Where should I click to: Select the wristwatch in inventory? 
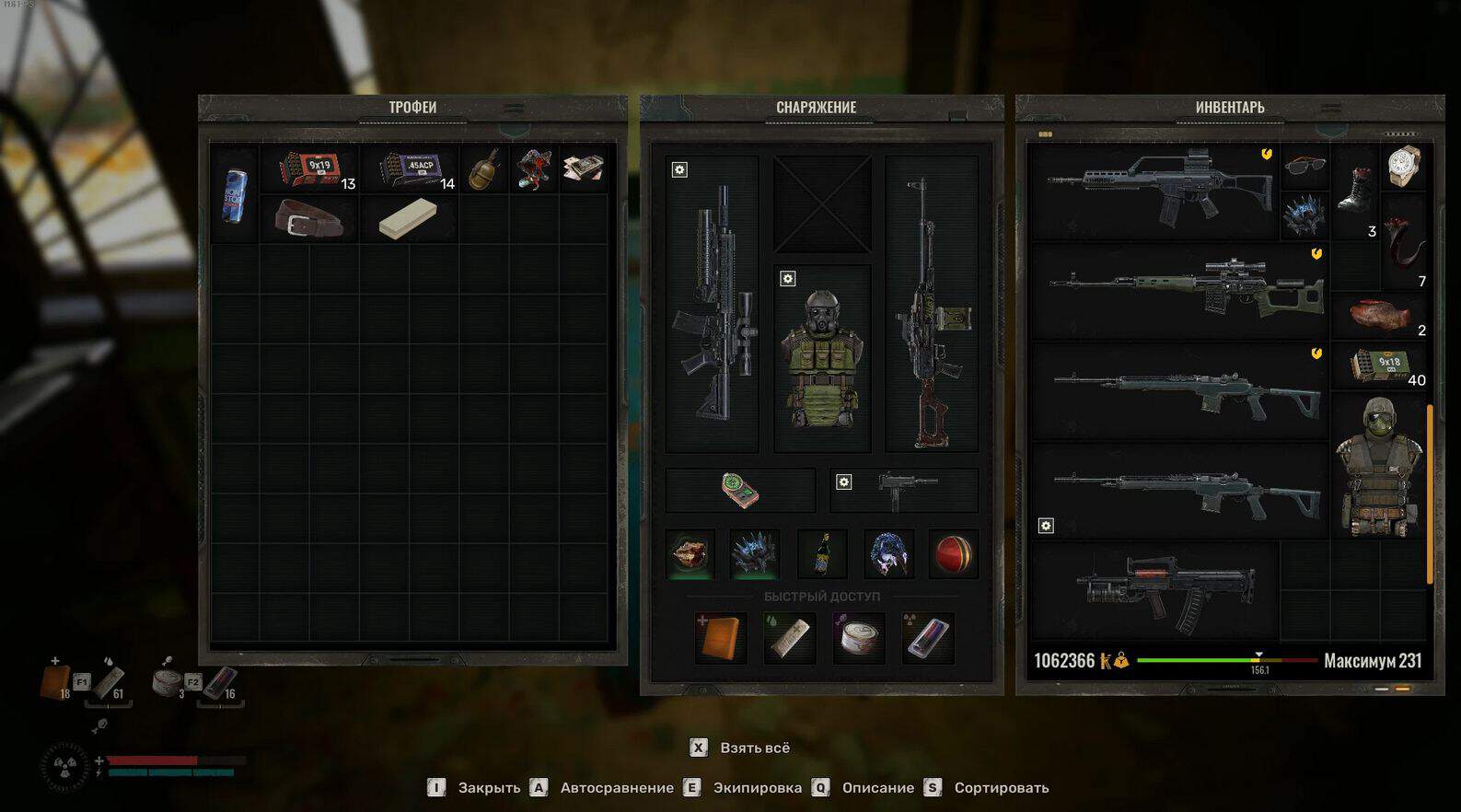(x=1403, y=166)
